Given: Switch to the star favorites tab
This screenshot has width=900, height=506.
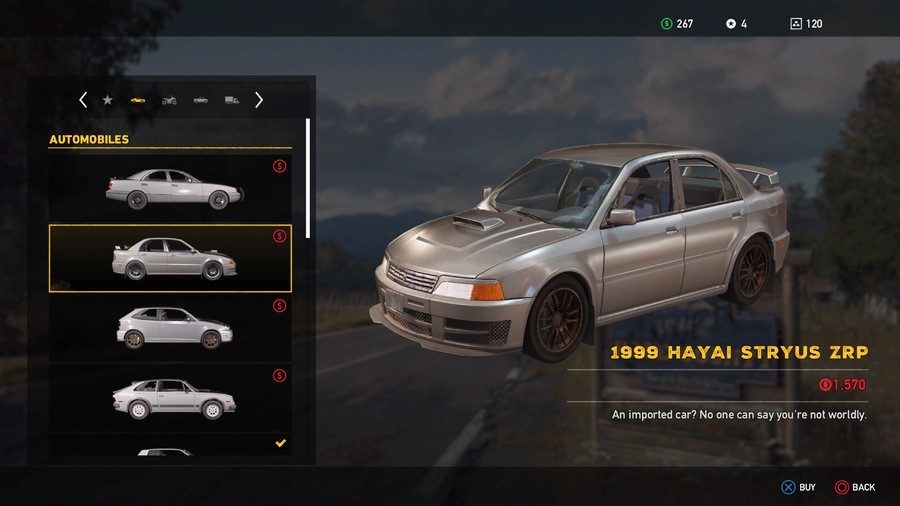Looking at the screenshot, I should [108, 100].
